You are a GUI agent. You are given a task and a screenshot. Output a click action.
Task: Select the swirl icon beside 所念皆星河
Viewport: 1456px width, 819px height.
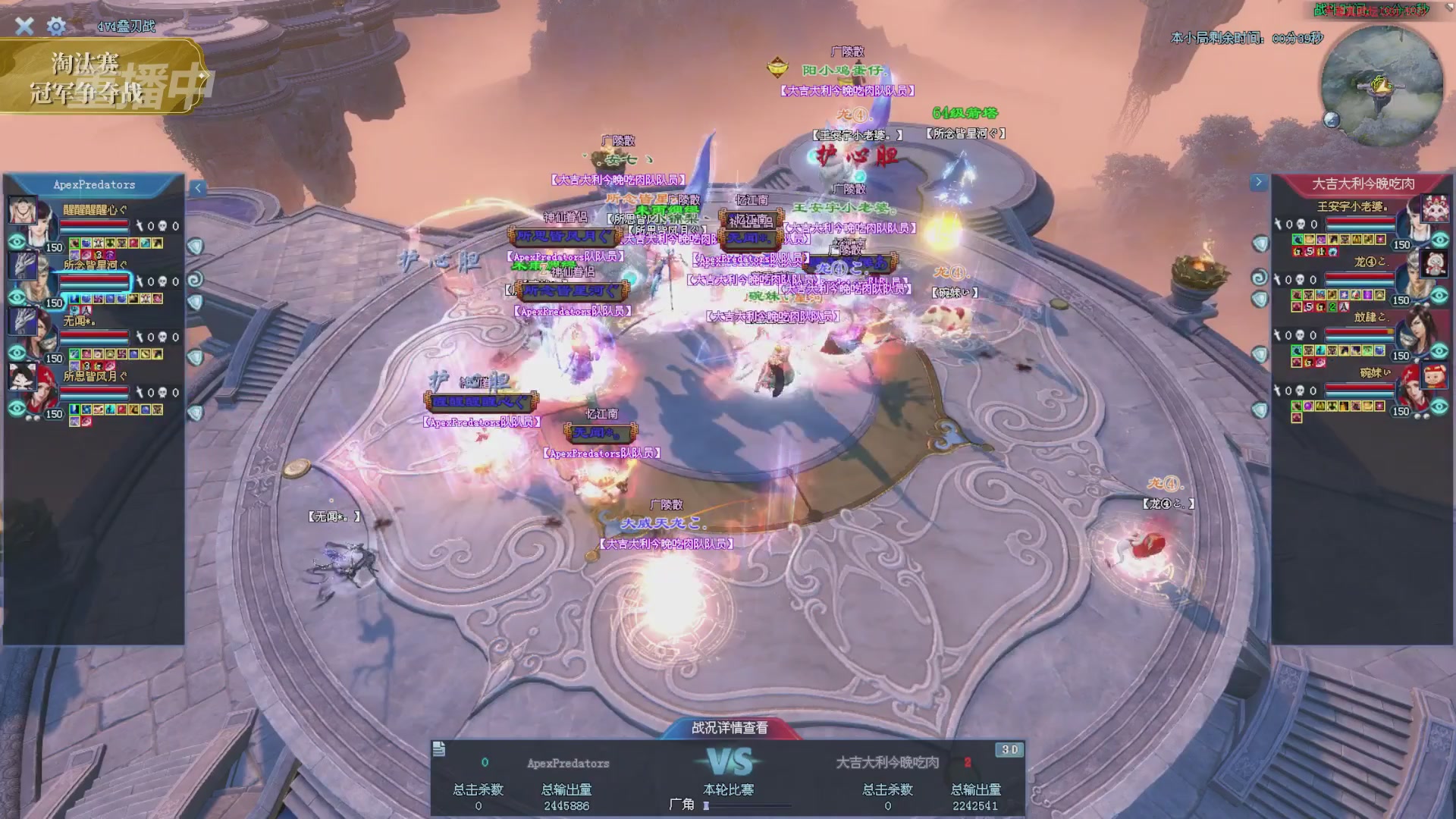point(195,279)
